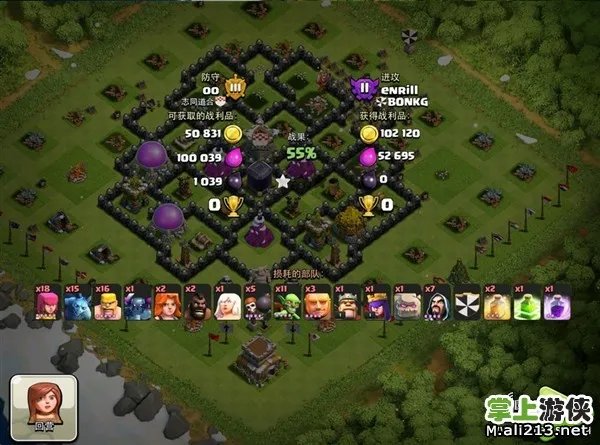Select the Archer Queen hero icon
The width and height of the screenshot is (600, 445).
tap(377, 305)
